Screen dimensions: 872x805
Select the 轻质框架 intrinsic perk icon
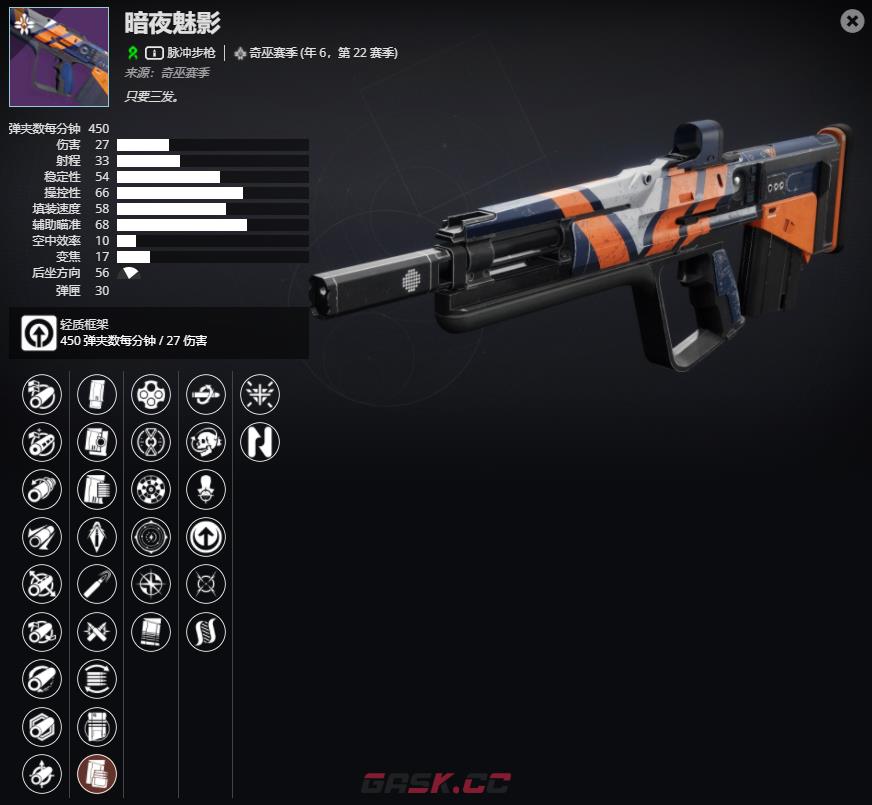(39, 333)
